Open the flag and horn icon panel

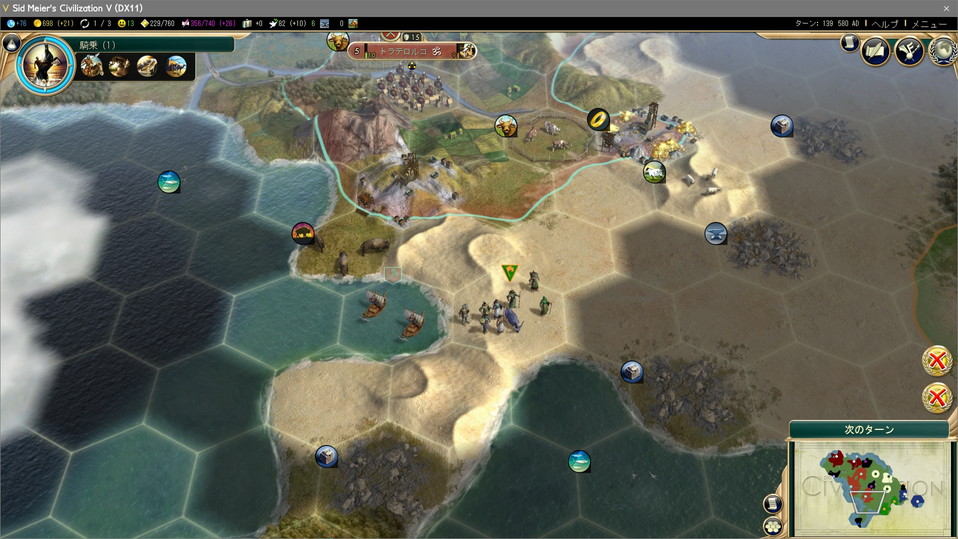point(908,49)
